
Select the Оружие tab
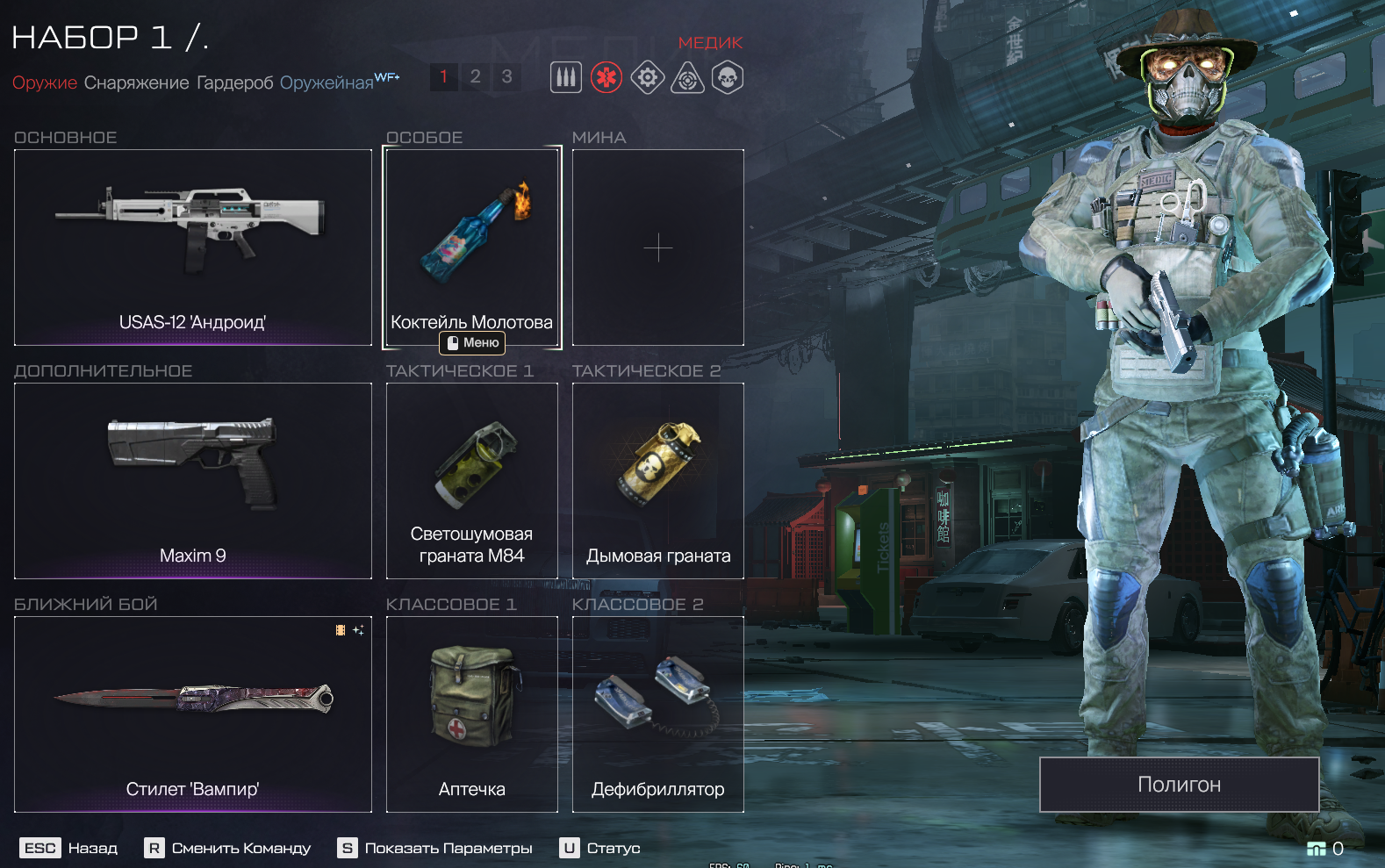coord(45,83)
